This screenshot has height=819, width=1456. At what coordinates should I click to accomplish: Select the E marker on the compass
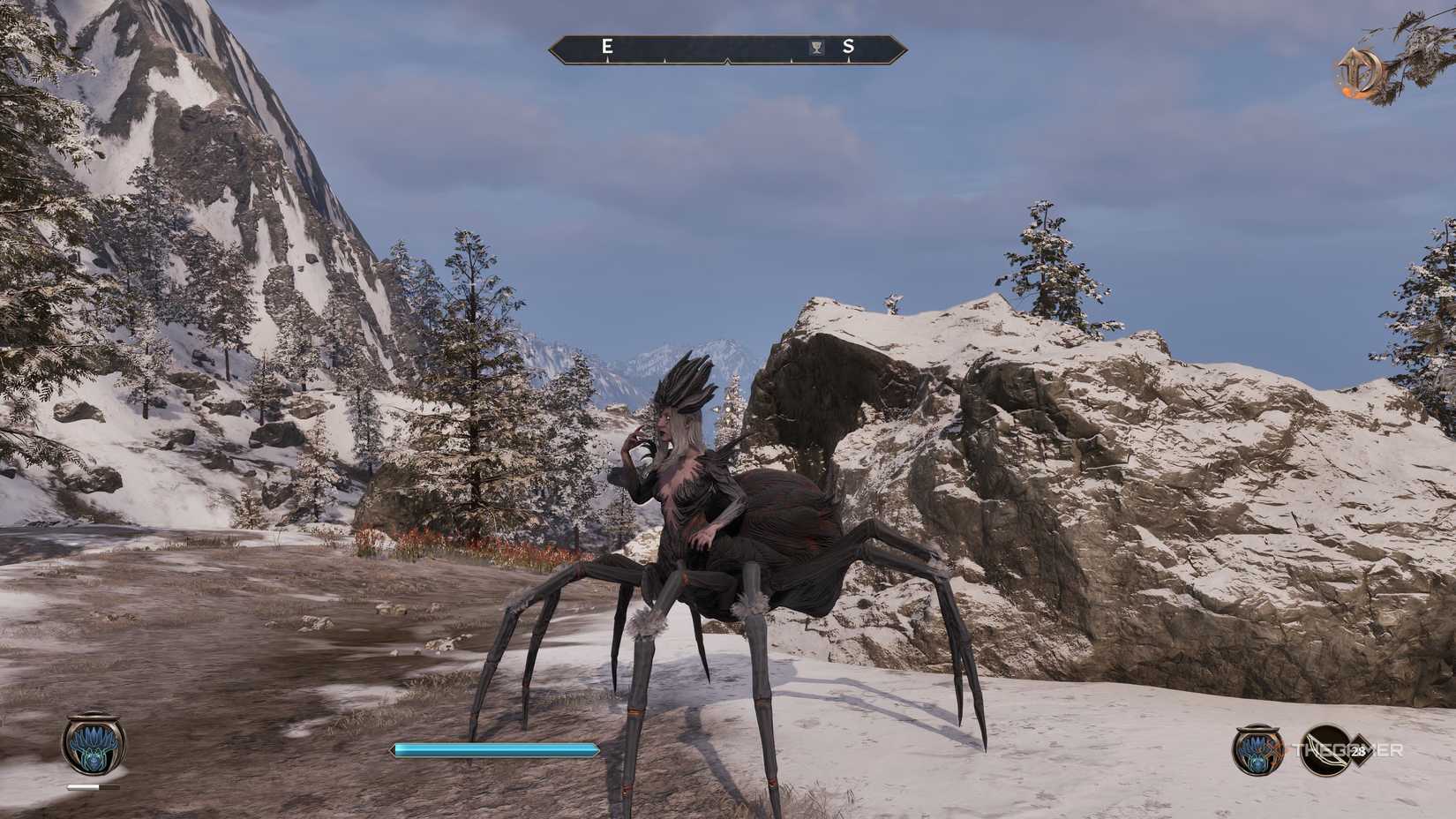tap(606, 46)
